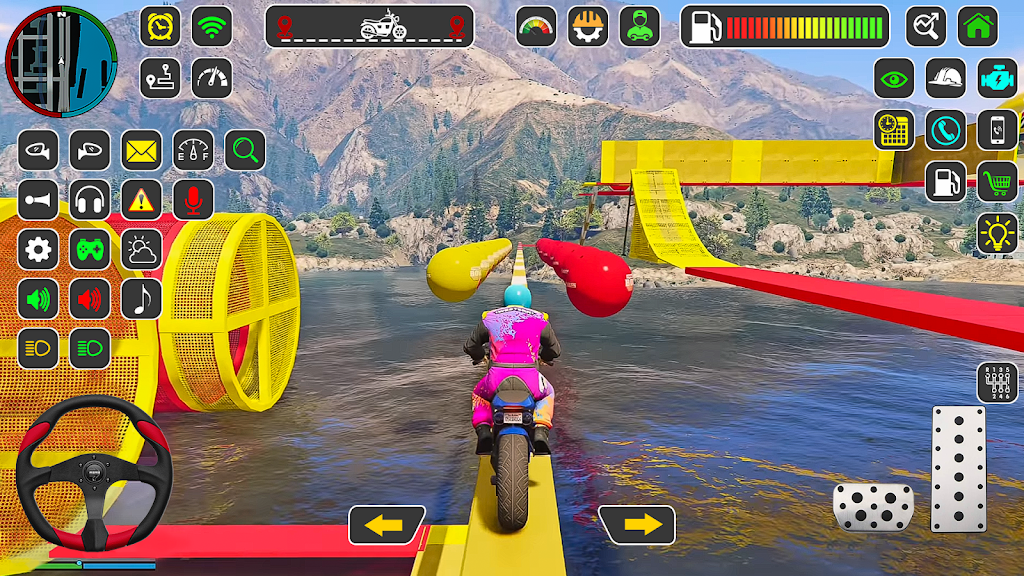The width and height of the screenshot is (1024, 576).
Task: Activate the red microphone button
Action: click(x=193, y=200)
